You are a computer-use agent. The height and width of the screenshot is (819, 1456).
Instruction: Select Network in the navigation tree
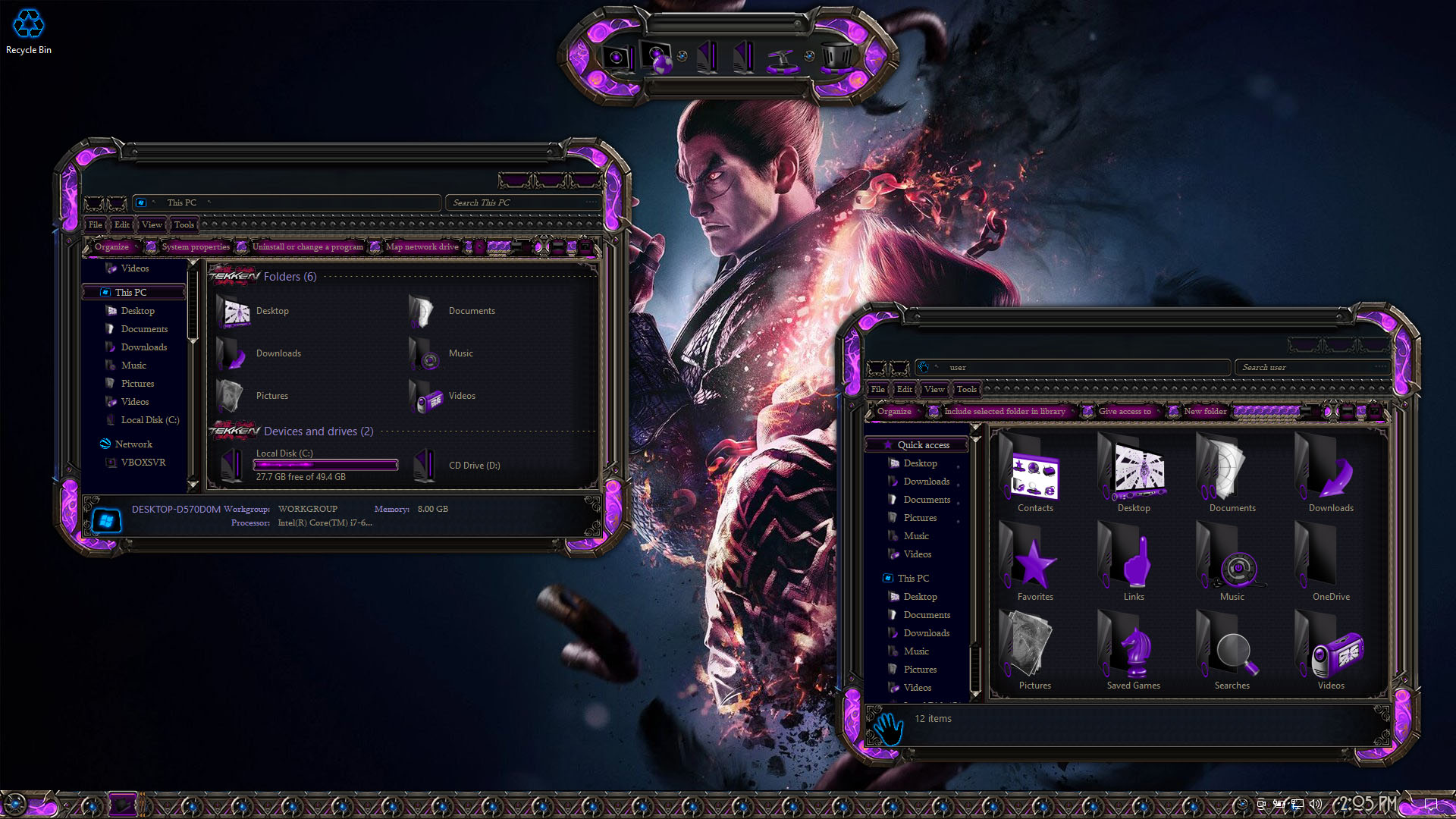(133, 444)
